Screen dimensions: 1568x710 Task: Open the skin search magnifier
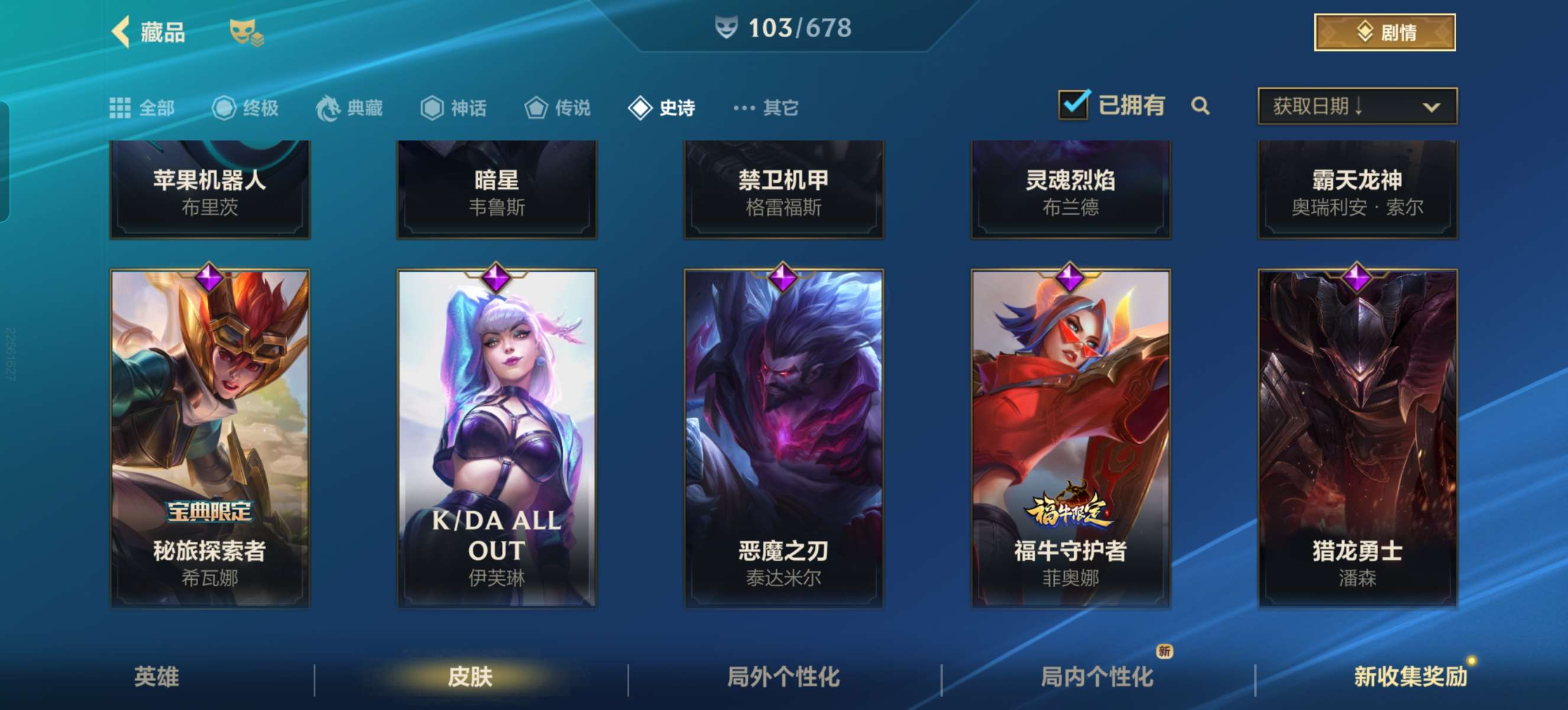pyautogui.click(x=1200, y=106)
